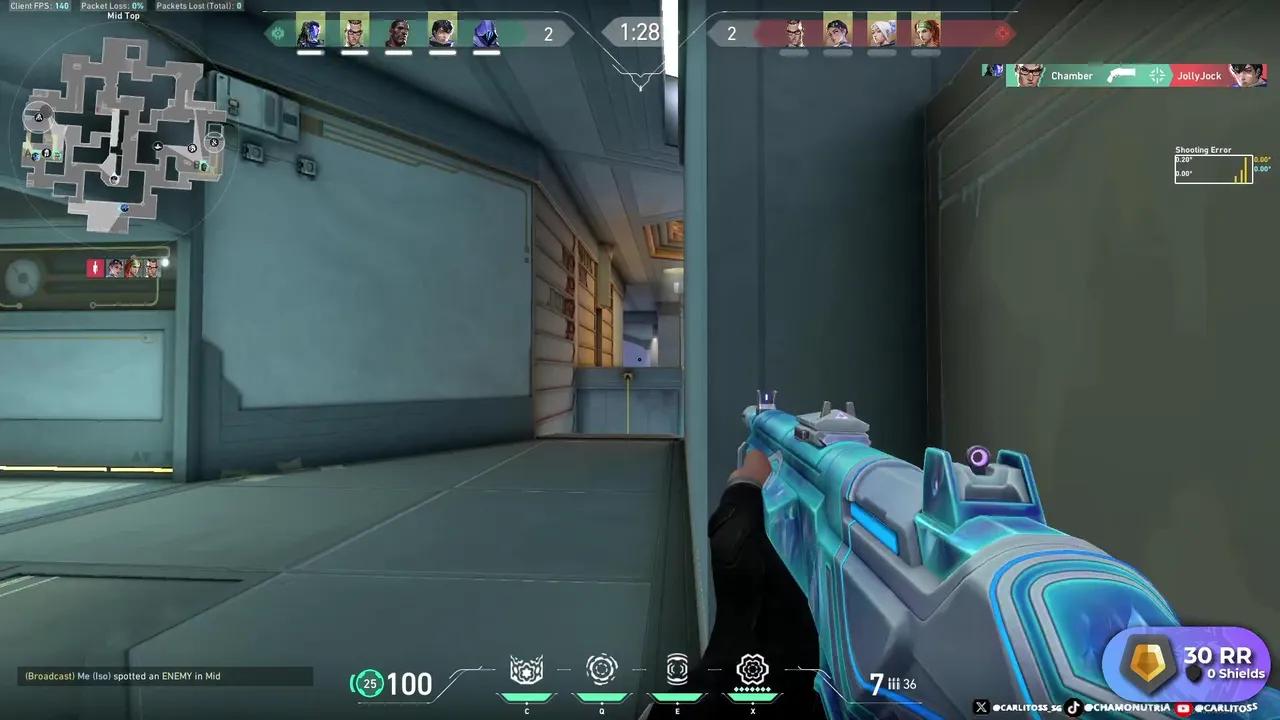Screen dimensions: 1280x720
Task: Click the YouTube icon beside @CARLITOSS
Action: 1183,706
